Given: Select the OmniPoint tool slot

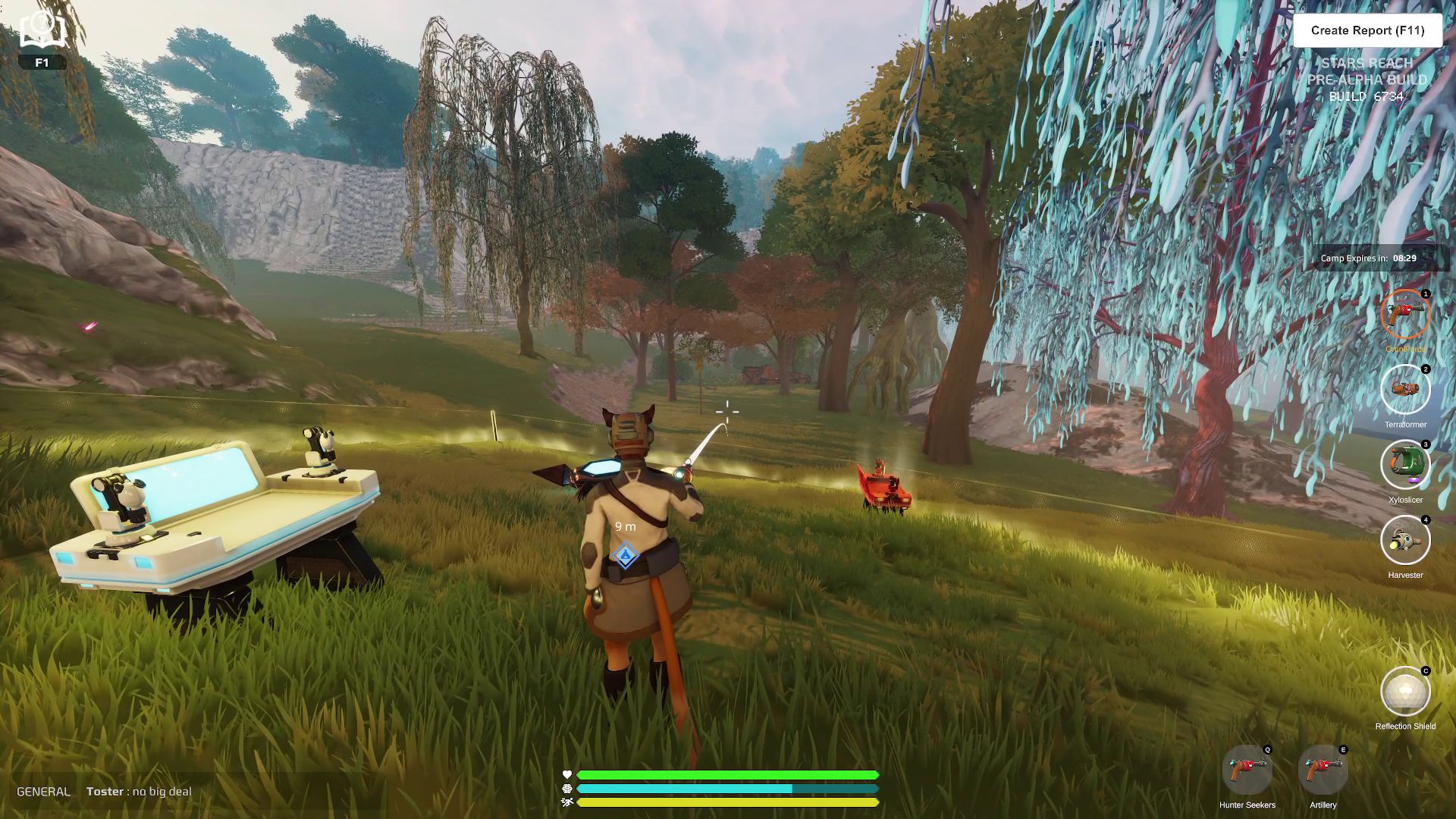Looking at the screenshot, I should [1405, 314].
